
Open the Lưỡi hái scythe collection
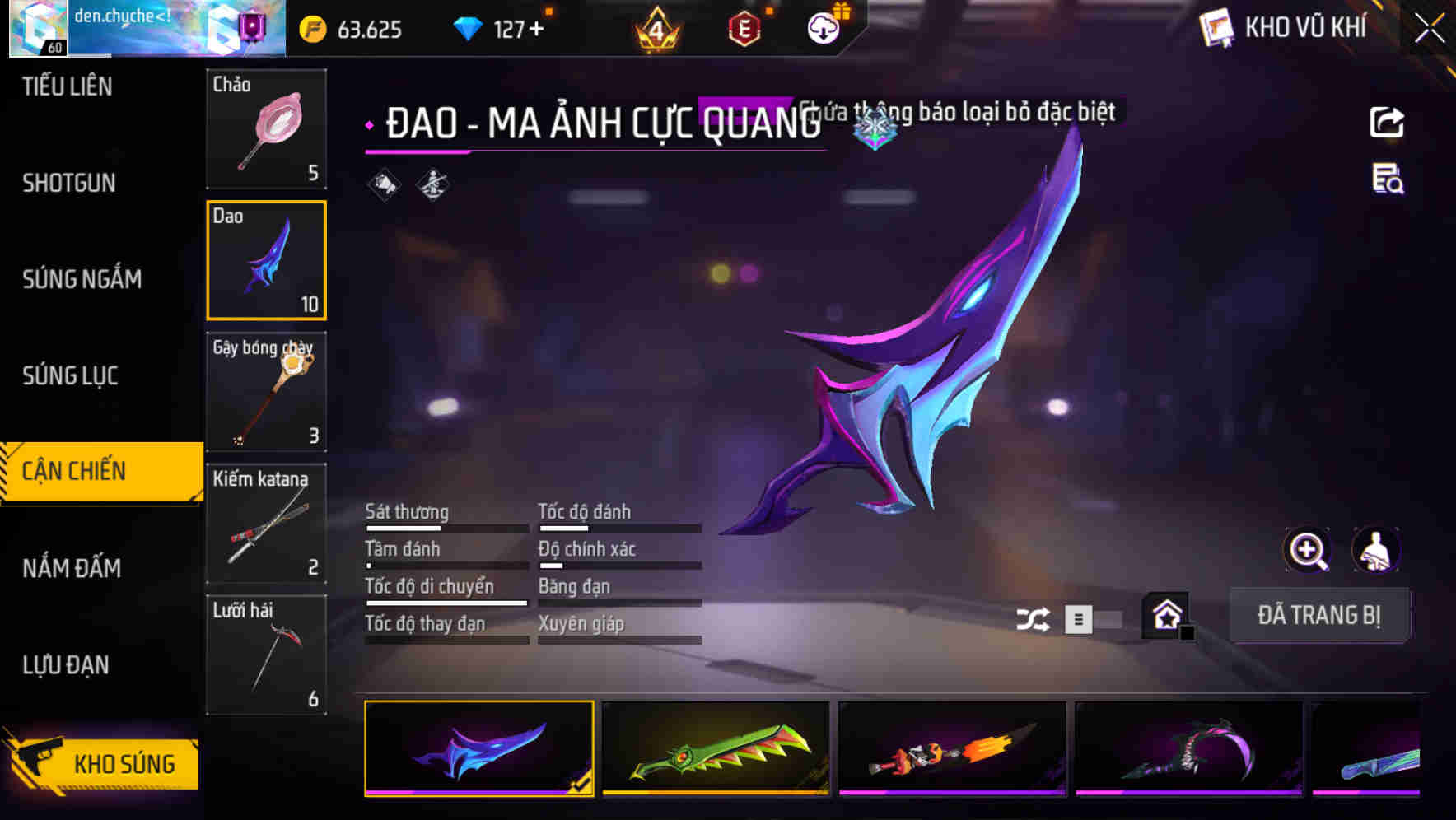[x=266, y=653]
